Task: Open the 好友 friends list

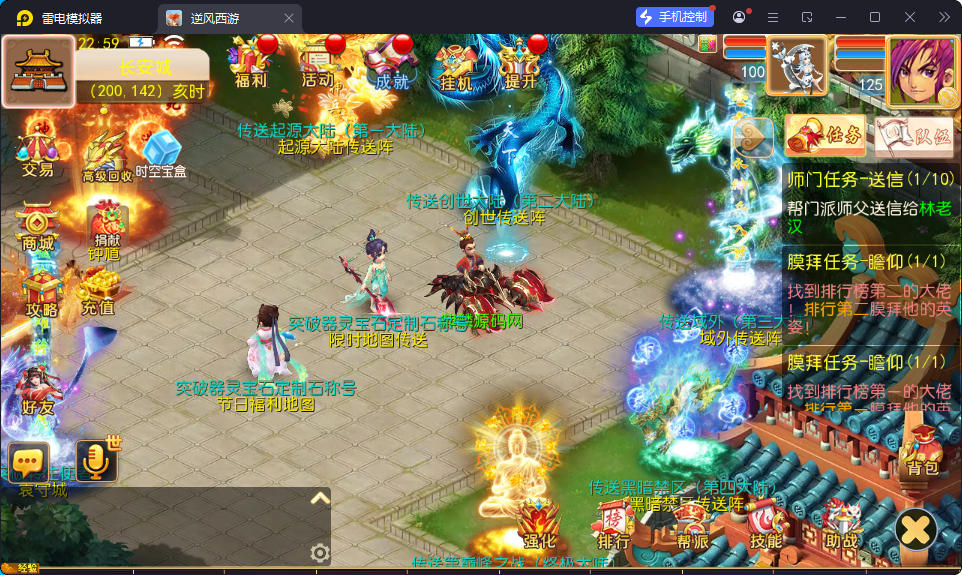Action: pyautogui.click(x=37, y=390)
